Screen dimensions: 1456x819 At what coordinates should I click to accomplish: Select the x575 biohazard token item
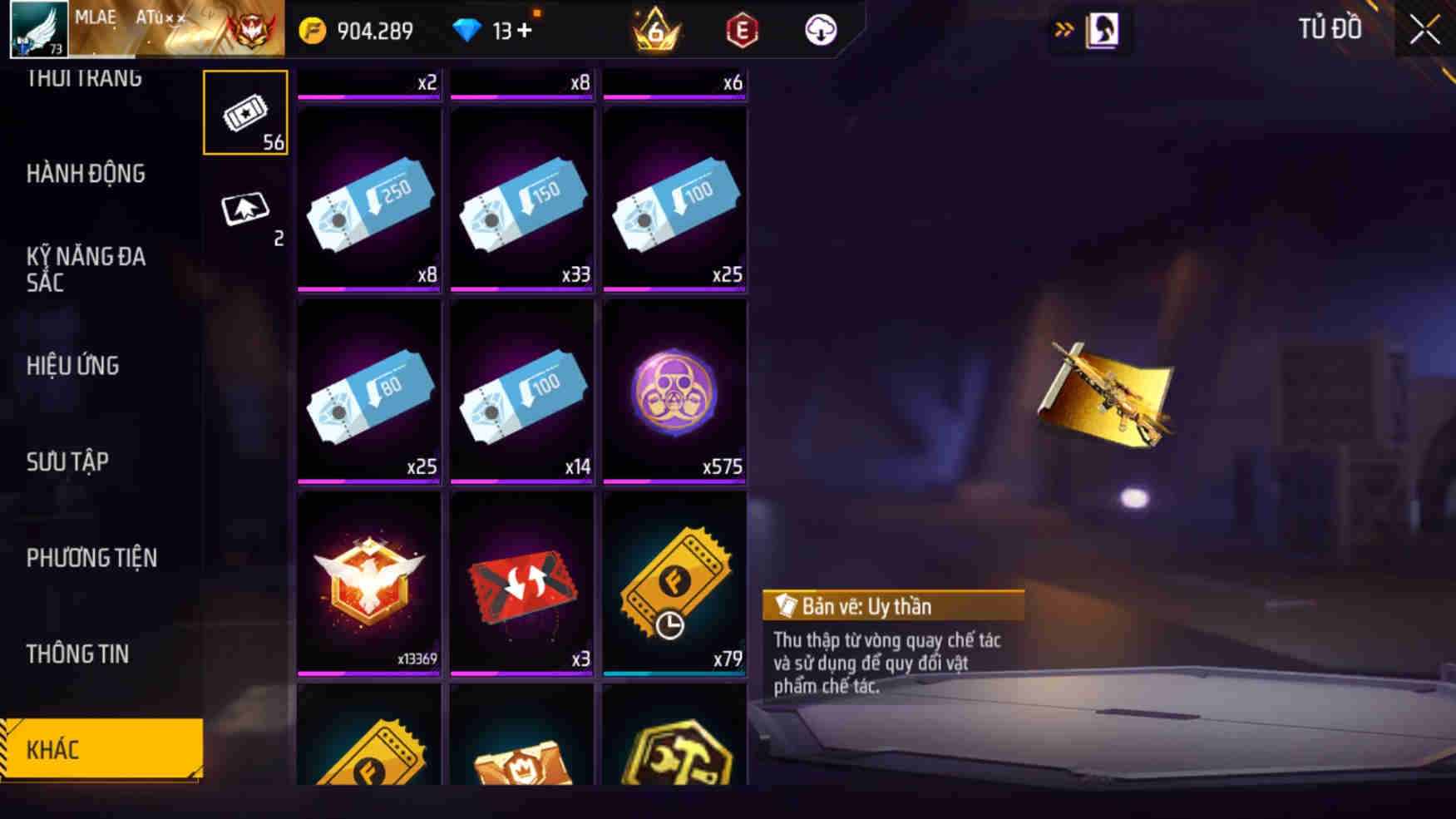point(674,391)
